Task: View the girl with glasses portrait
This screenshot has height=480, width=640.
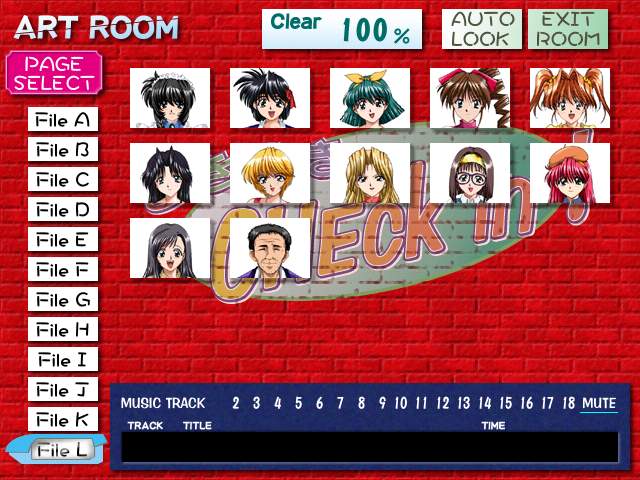Action: tap(470, 173)
